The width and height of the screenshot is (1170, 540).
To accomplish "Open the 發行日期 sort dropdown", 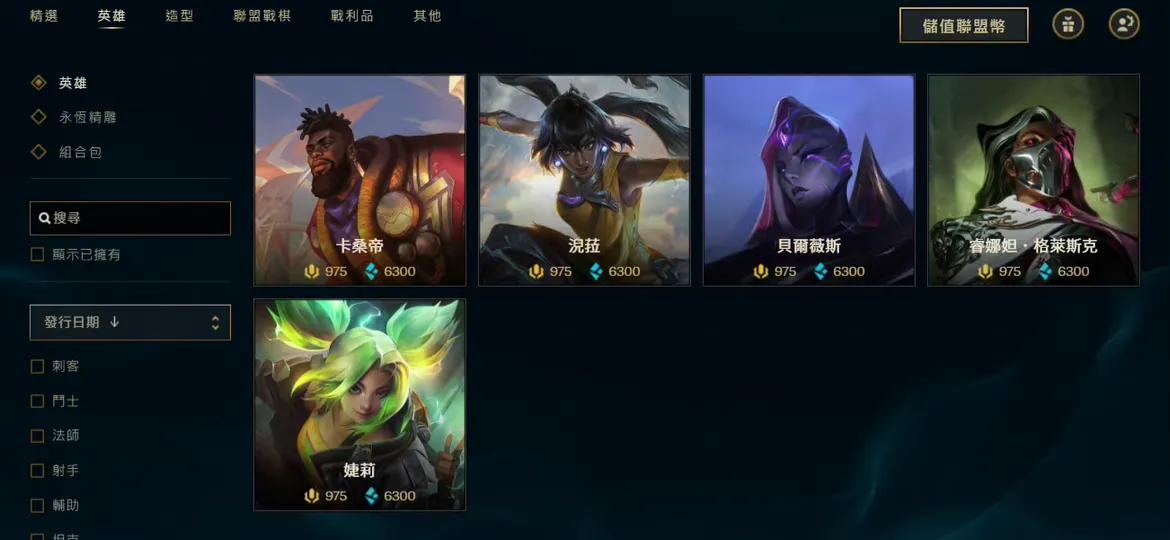I will click(130, 322).
